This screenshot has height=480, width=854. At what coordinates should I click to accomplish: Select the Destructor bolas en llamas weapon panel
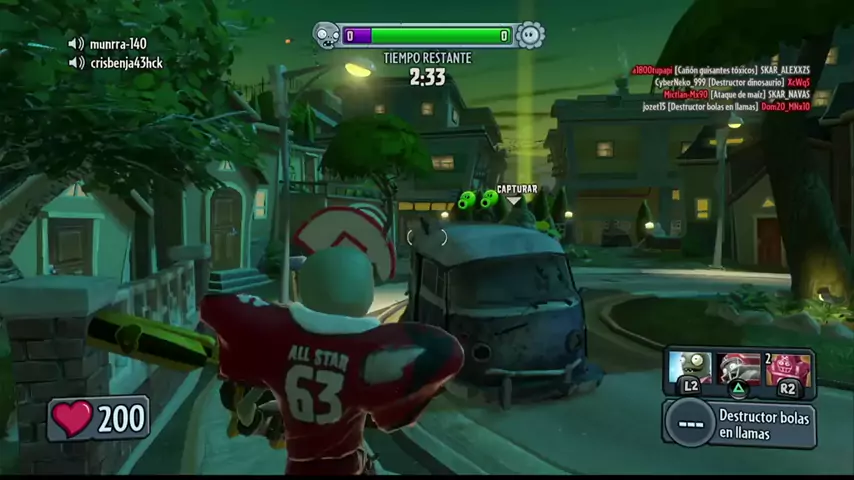[x=739, y=423]
